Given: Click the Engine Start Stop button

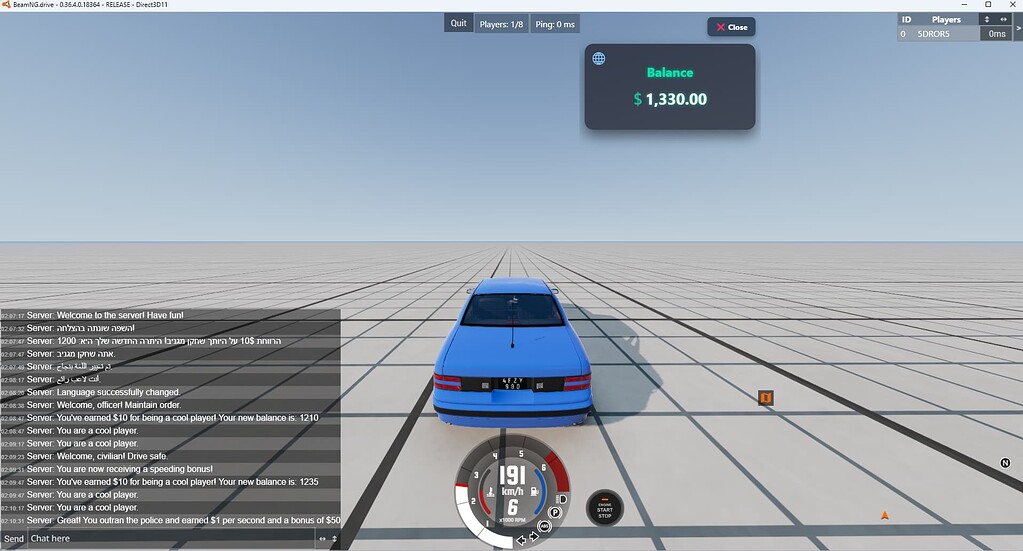Looking at the screenshot, I should click(x=604, y=509).
